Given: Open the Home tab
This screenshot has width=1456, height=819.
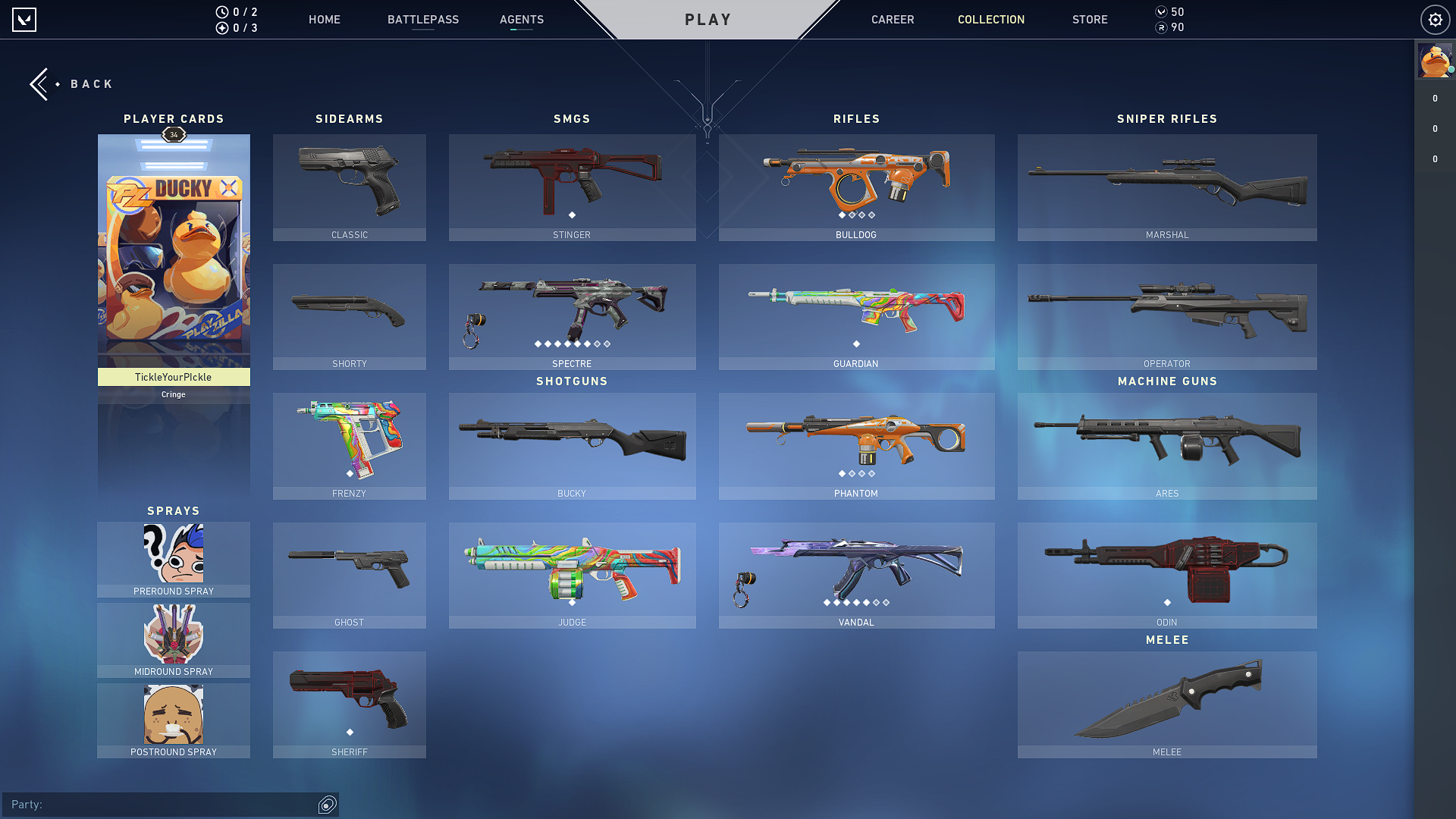Looking at the screenshot, I should click(325, 20).
